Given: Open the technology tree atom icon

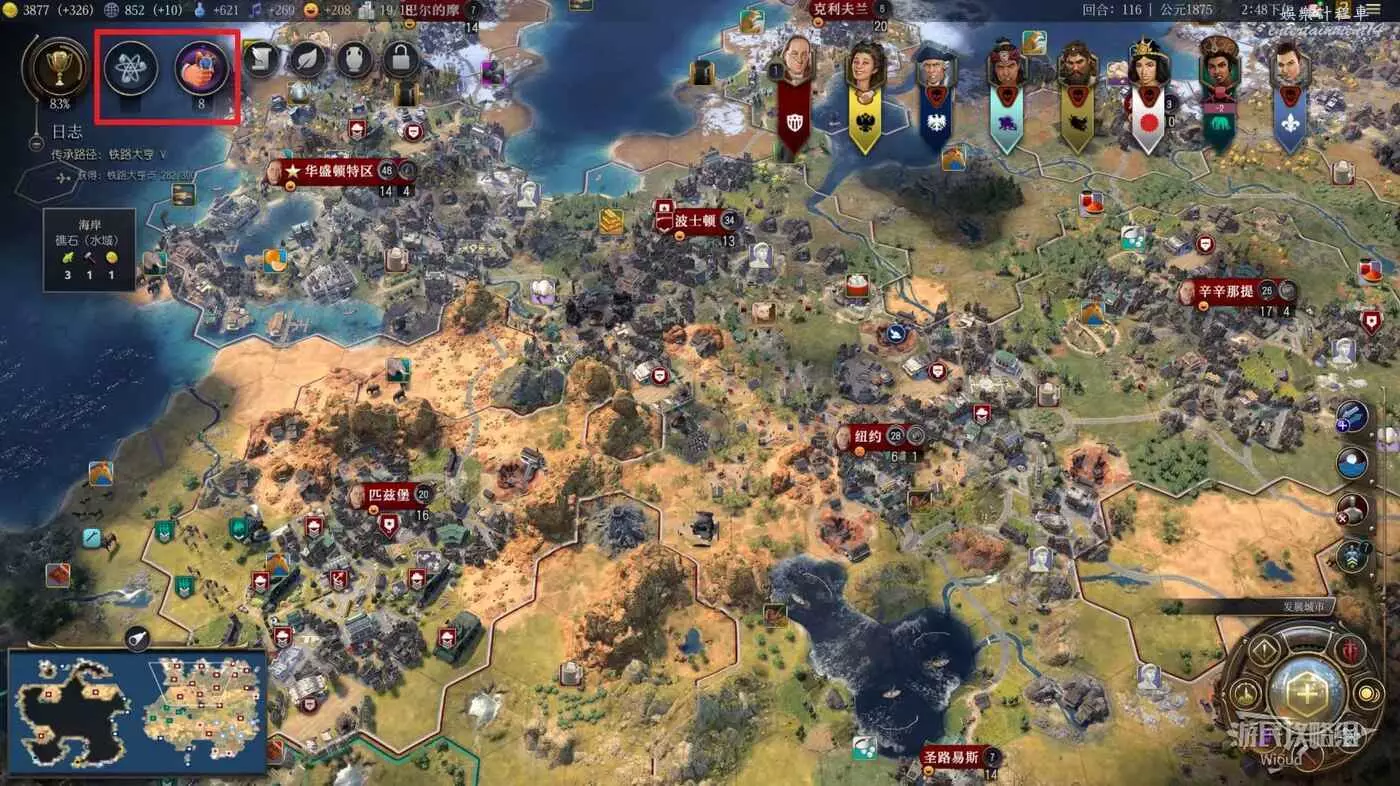Looking at the screenshot, I should 131,67.
